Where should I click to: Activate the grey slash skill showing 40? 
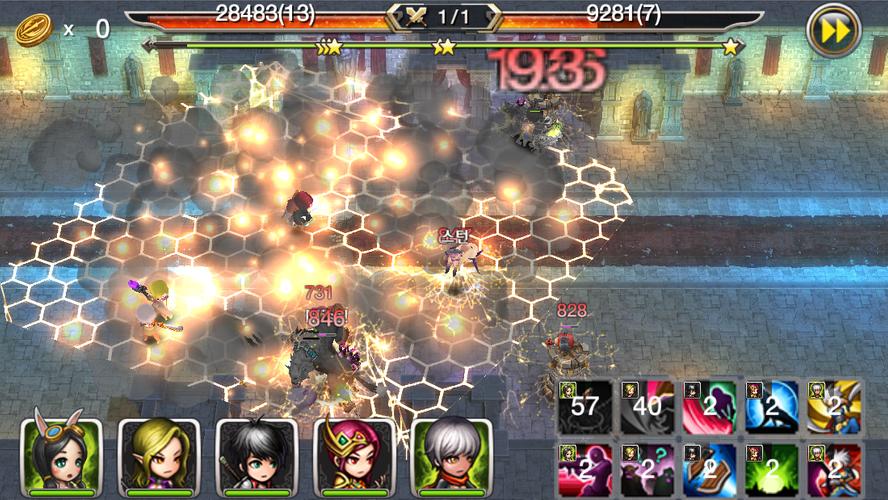point(647,406)
